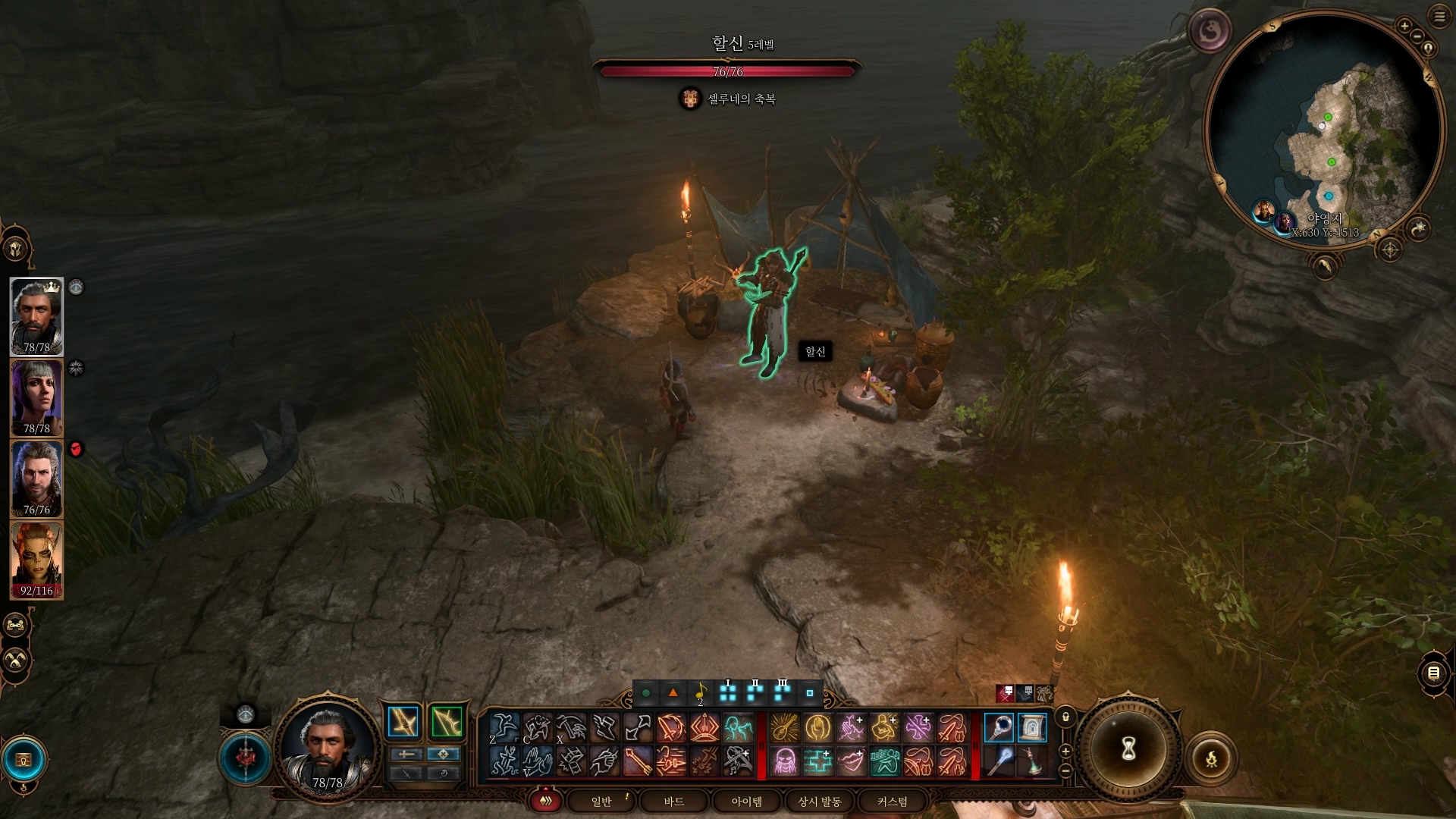Select the green-bordered ranged bow weapon slot

(447, 722)
